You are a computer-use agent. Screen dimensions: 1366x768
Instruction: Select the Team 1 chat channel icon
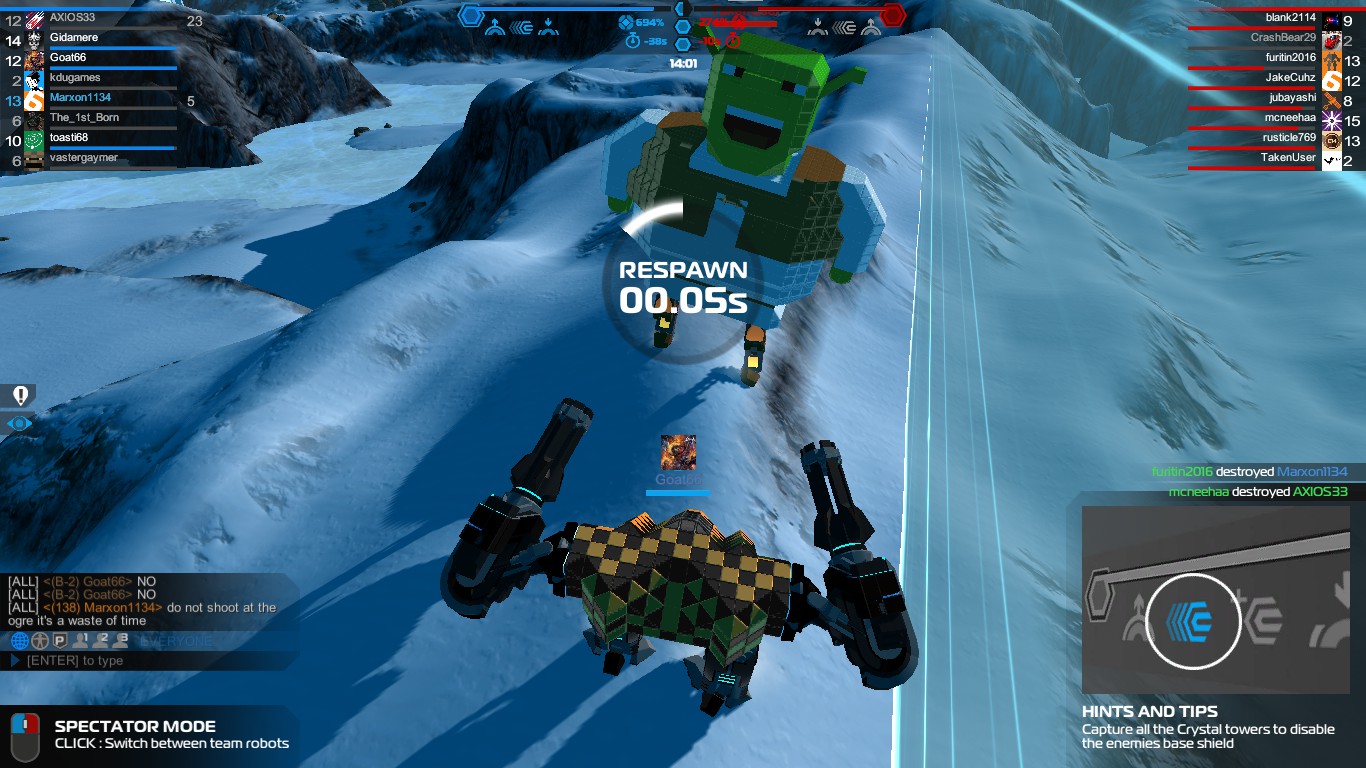pos(81,641)
